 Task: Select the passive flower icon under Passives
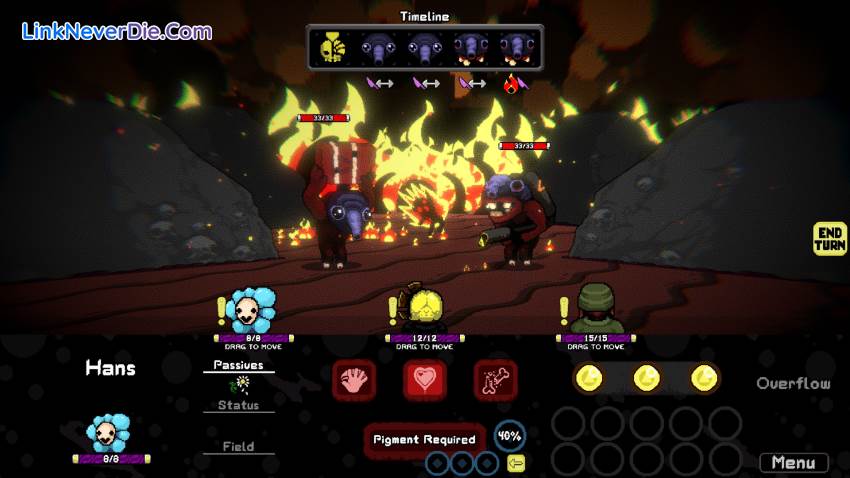click(x=240, y=384)
